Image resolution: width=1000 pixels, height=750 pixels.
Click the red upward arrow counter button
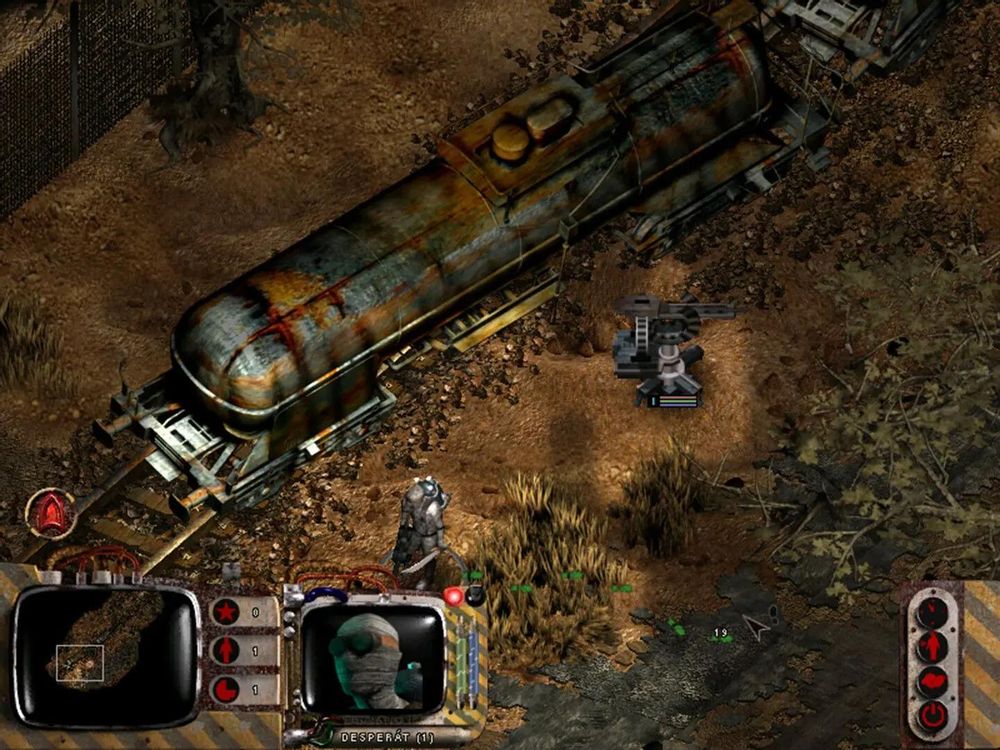click(x=226, y=650)
